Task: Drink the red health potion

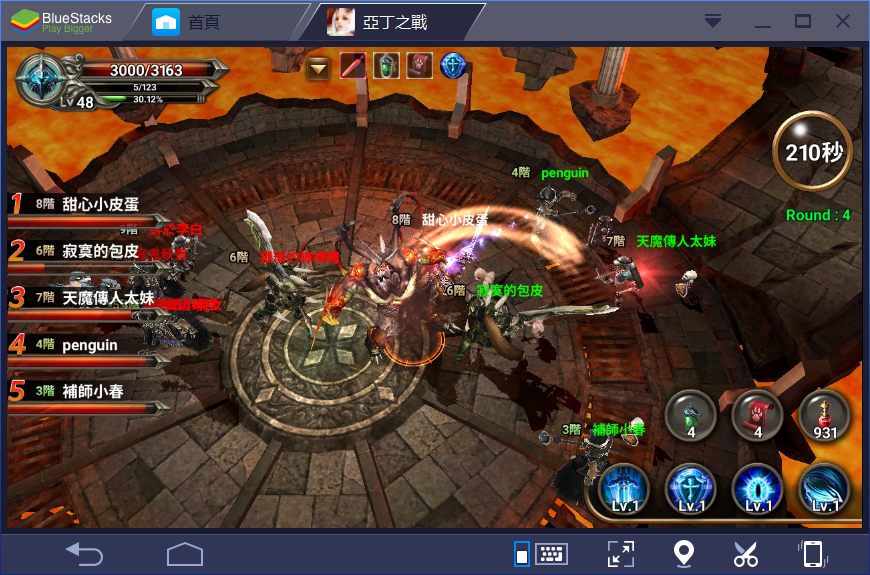Action: coord(824,415)
